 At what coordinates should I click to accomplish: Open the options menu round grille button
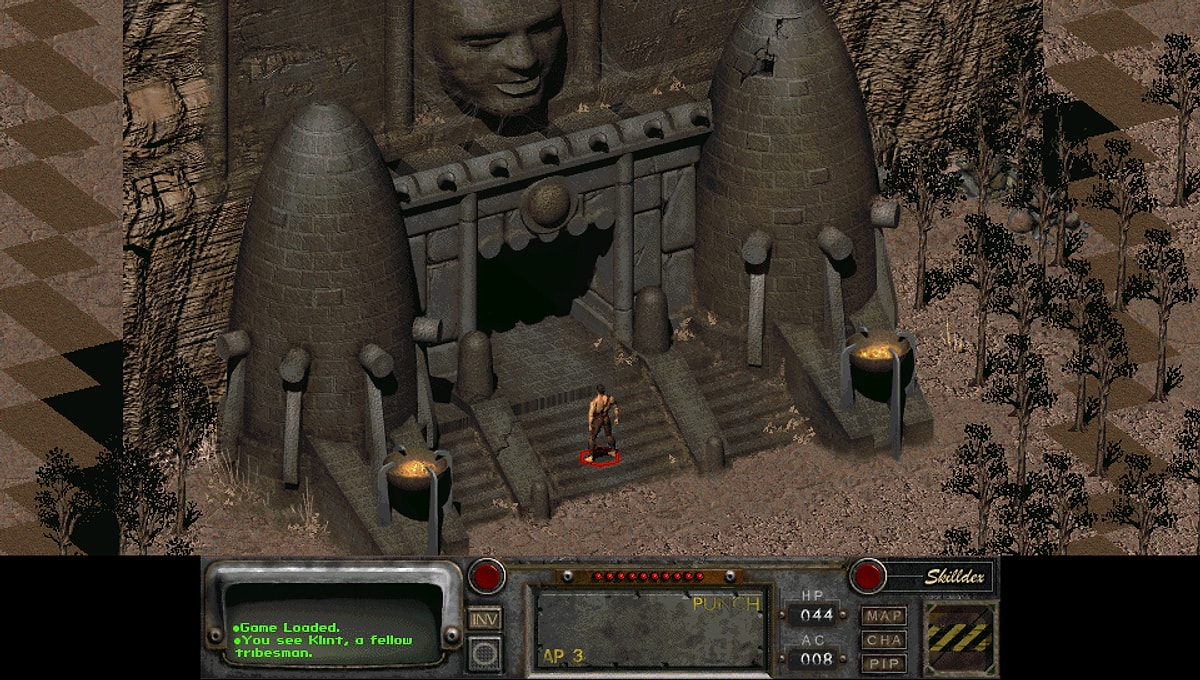(485, 653)
